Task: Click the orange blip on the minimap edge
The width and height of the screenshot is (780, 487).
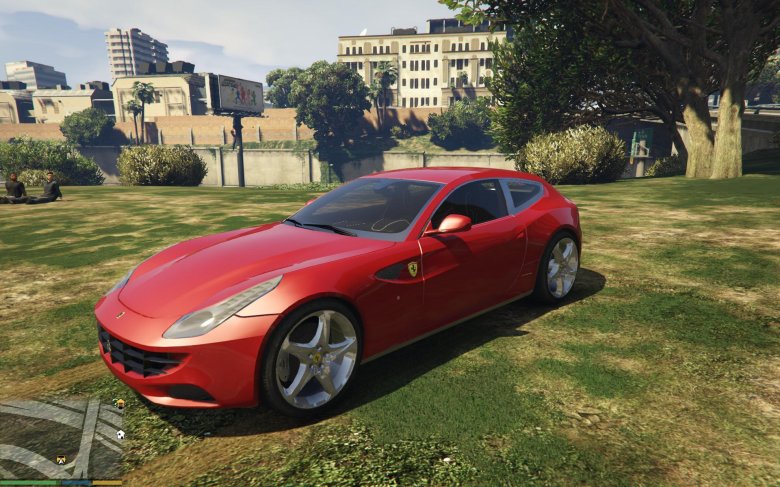Action: (120, 404)
